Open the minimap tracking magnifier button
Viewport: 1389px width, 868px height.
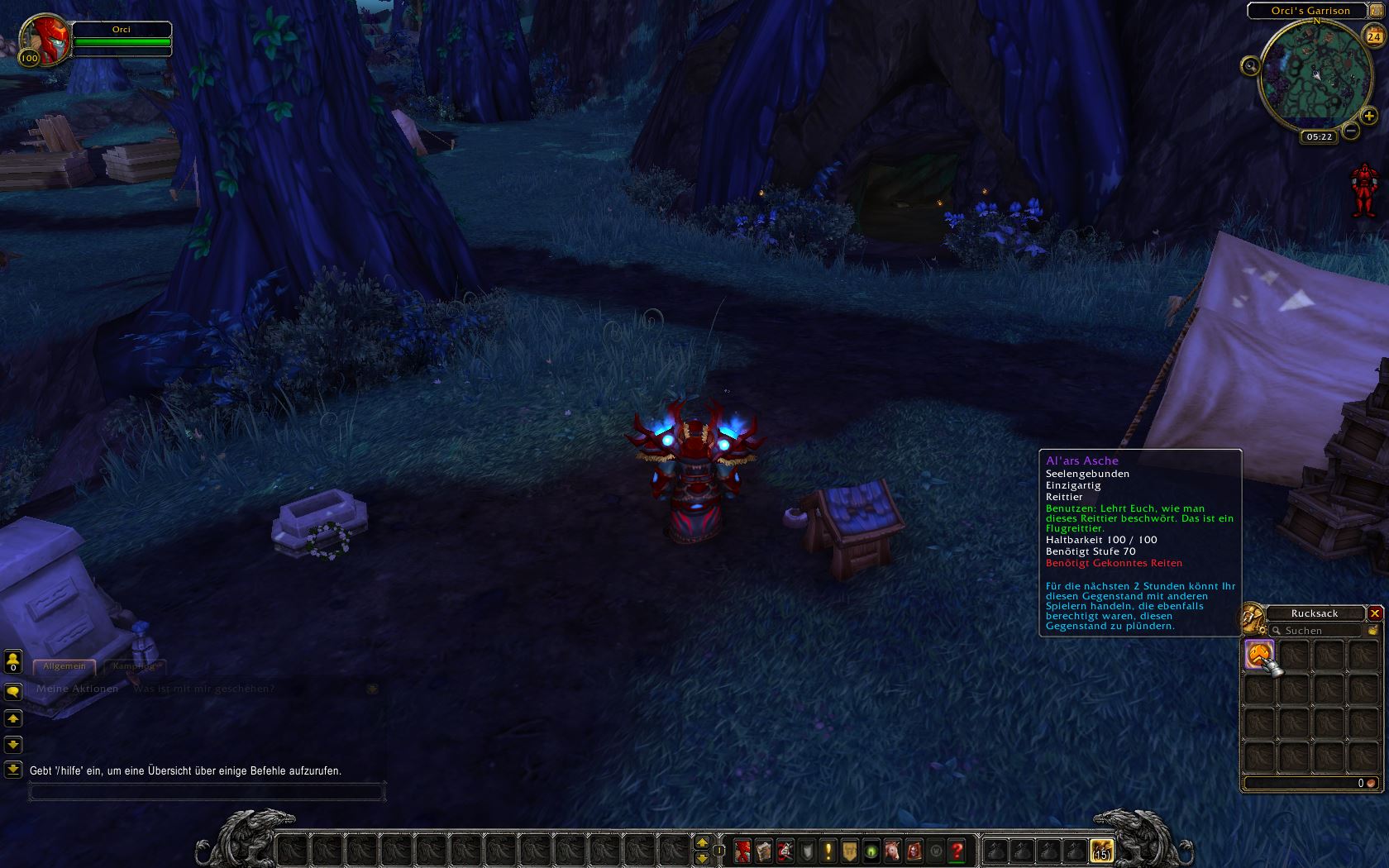tap(1250, 66)
